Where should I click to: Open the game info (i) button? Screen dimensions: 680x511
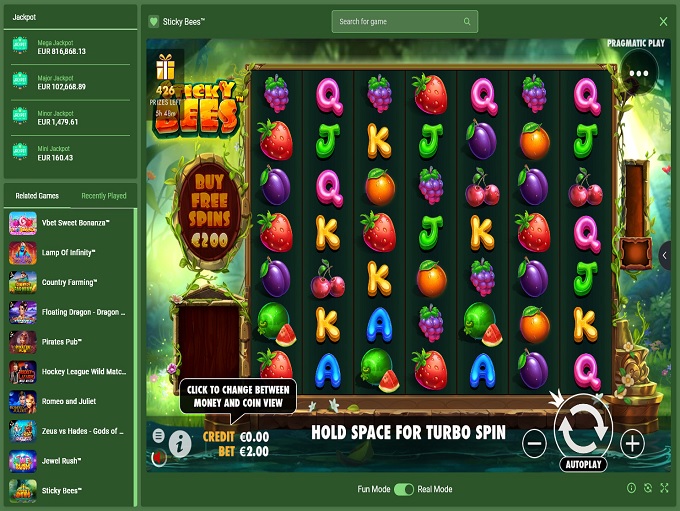coord(180,443)
